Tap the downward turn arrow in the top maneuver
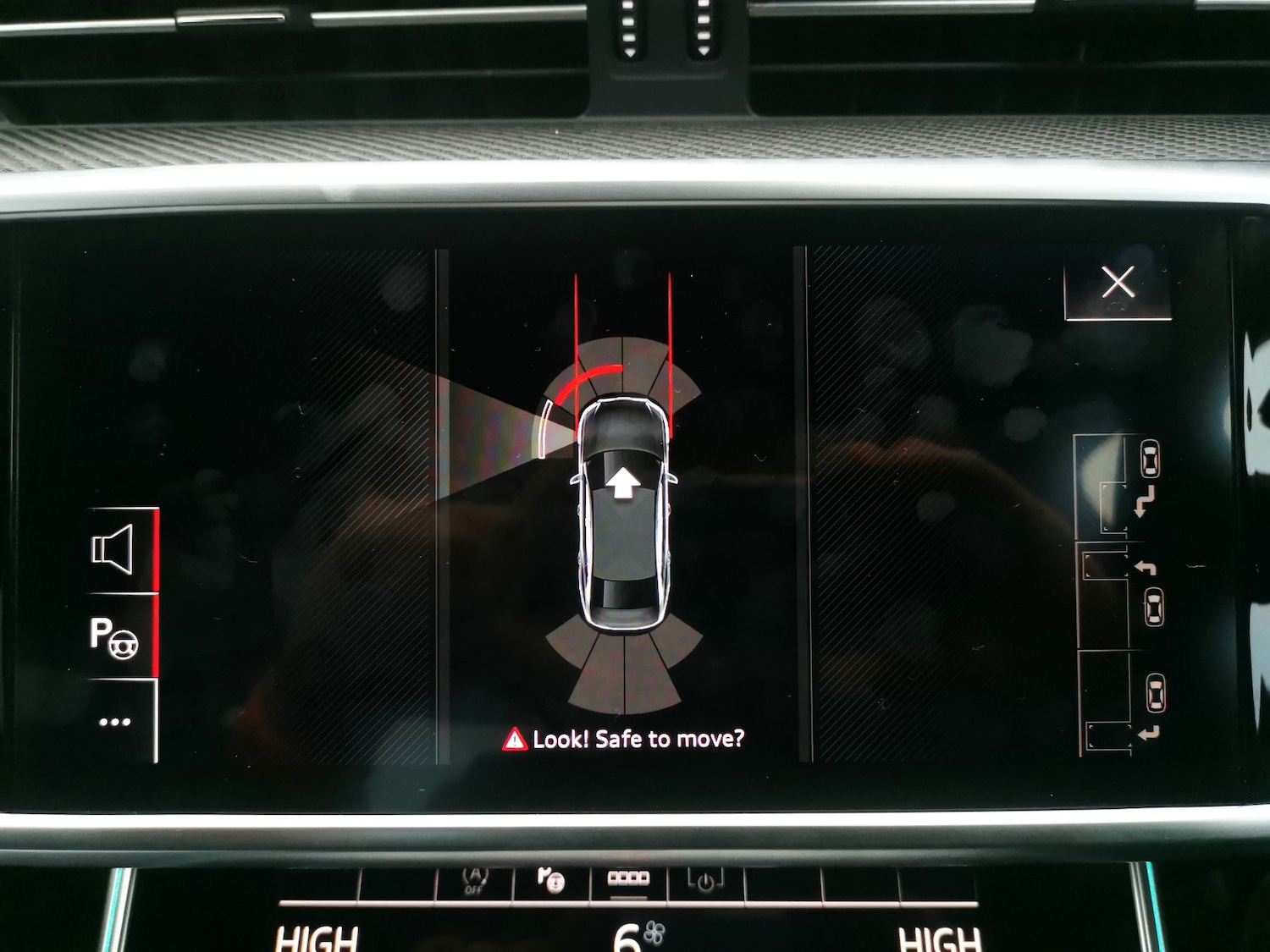 point(1144,501)
